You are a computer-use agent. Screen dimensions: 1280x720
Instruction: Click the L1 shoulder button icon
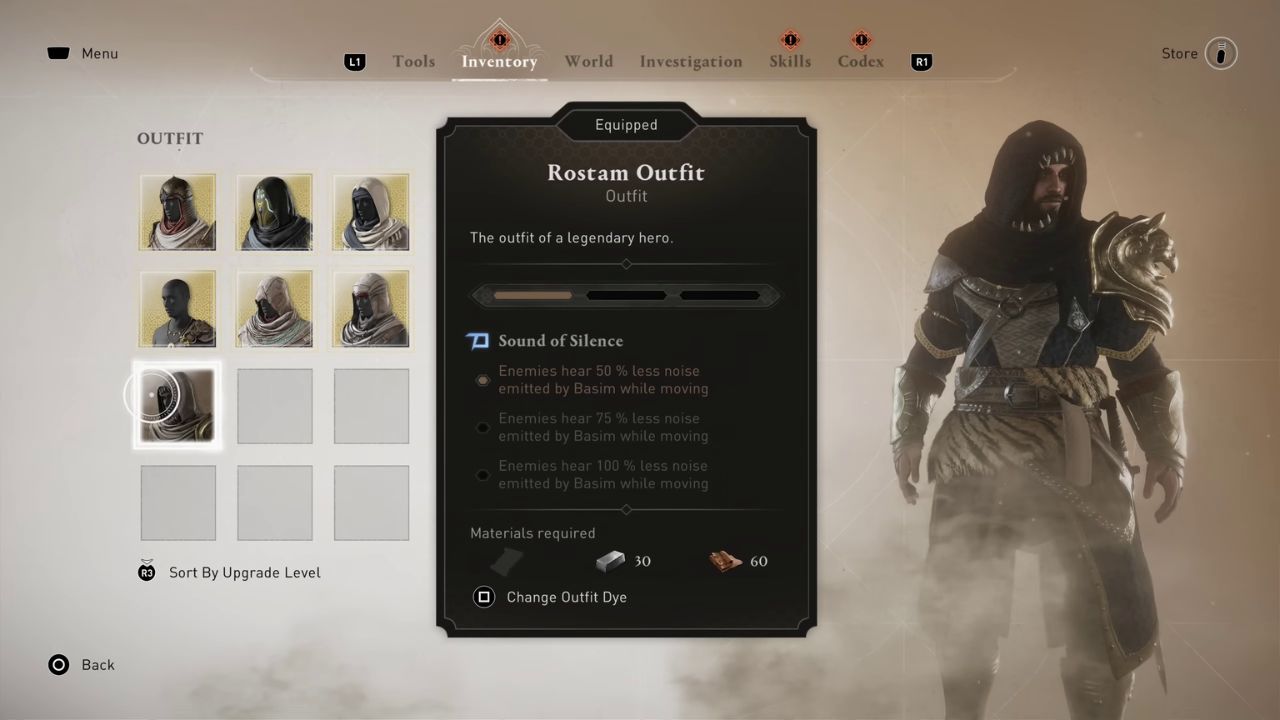coord(355,61)
